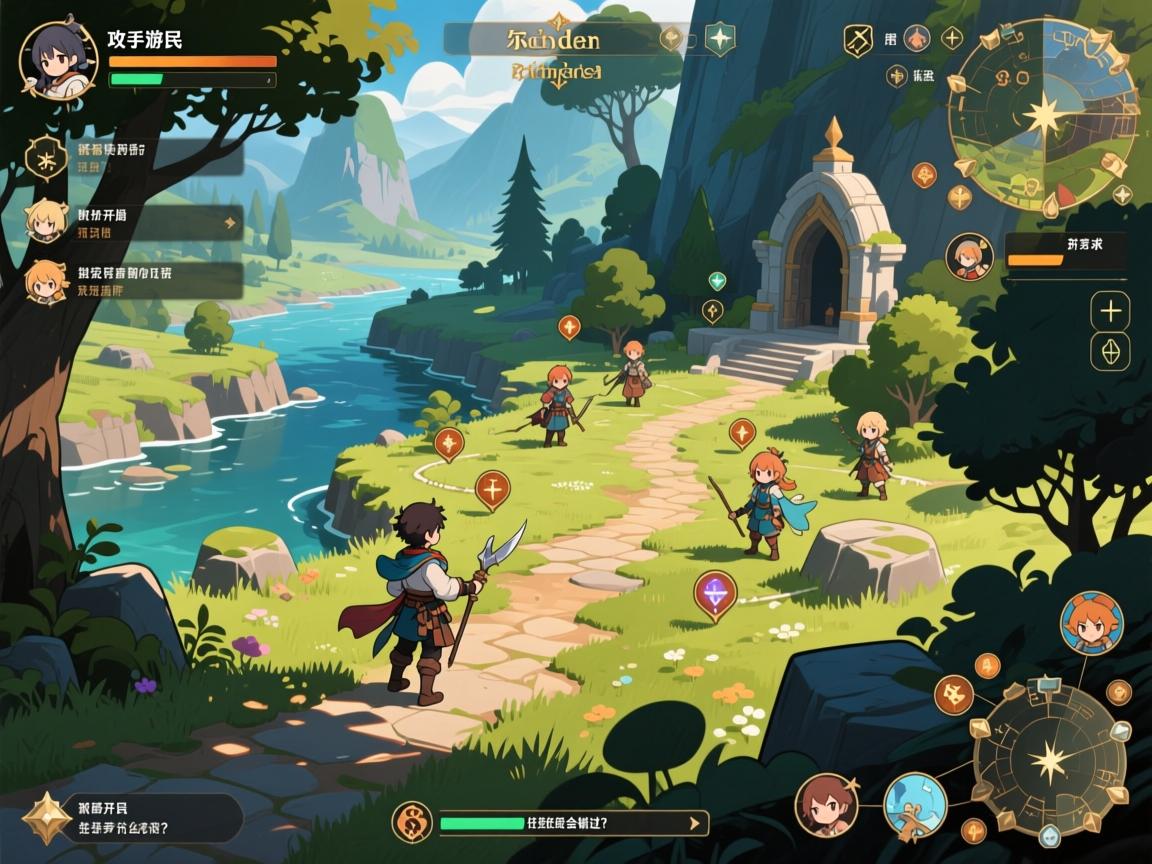Open the star compass skill wheel
The image size is (1152, 864).
pyautogui.click(x=1049, y=763)
